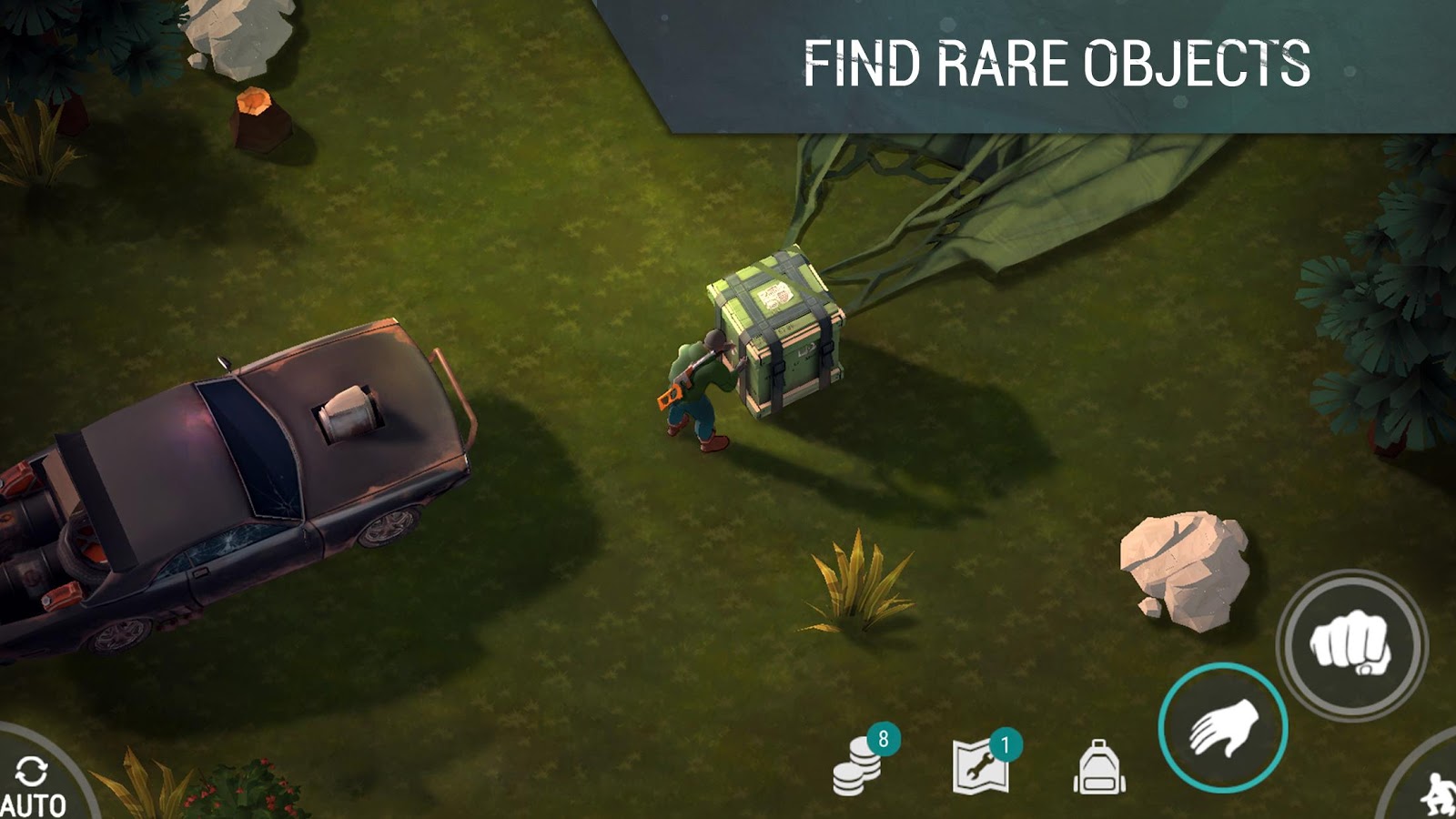Open the crafting blueprint icon
This screenshot has width=1456, height=819.
click(x=981, y=766)
